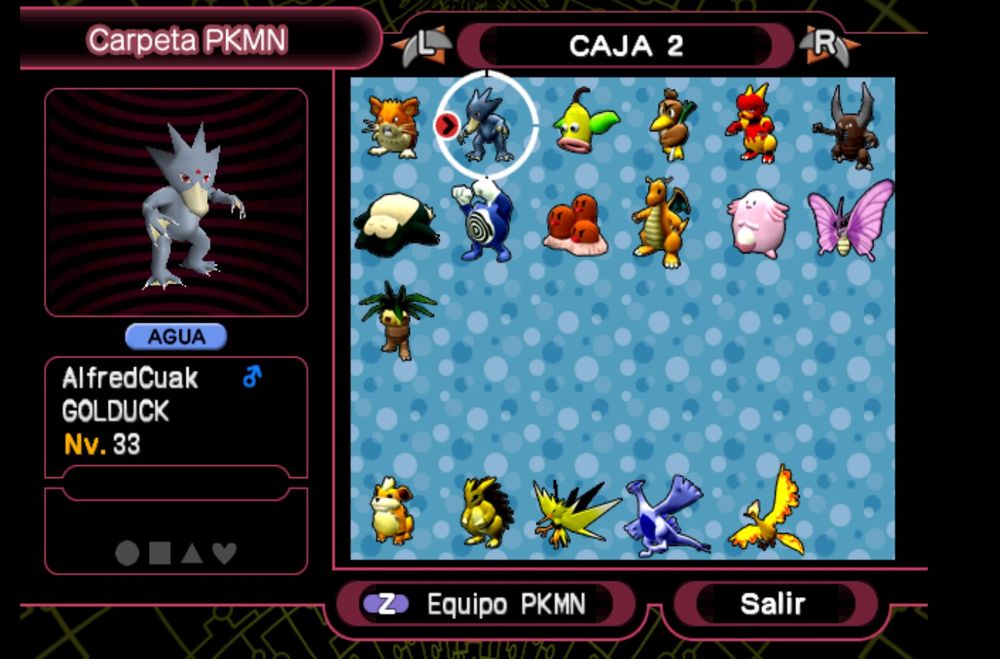Image resolution: width=1000 pixels, height=659 pixels.
Task: Select Exeggutor in the box
Action: [389, 319]
